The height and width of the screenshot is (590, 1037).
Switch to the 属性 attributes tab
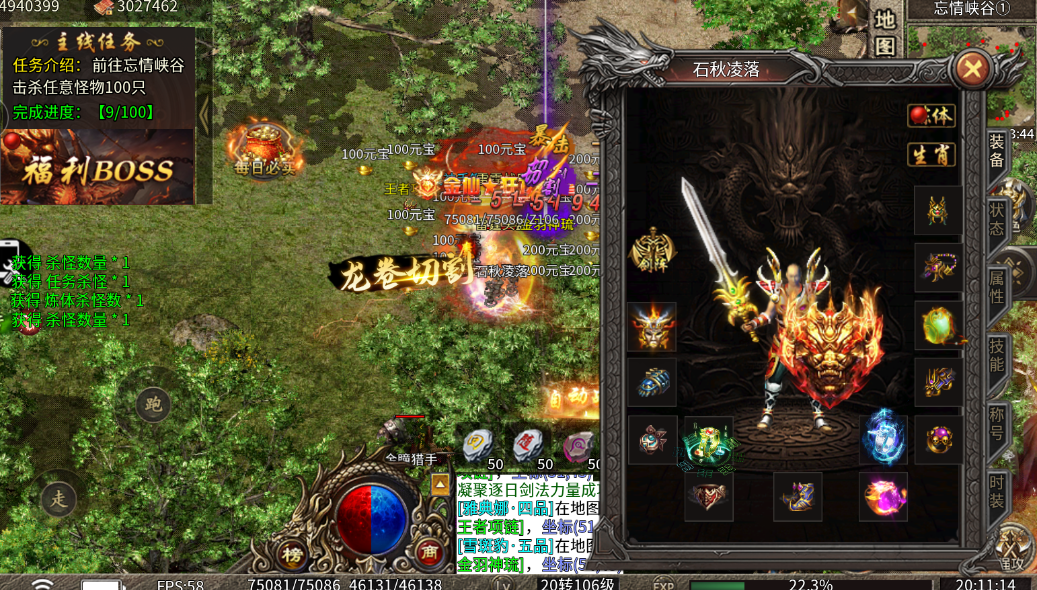coord(997,287)
